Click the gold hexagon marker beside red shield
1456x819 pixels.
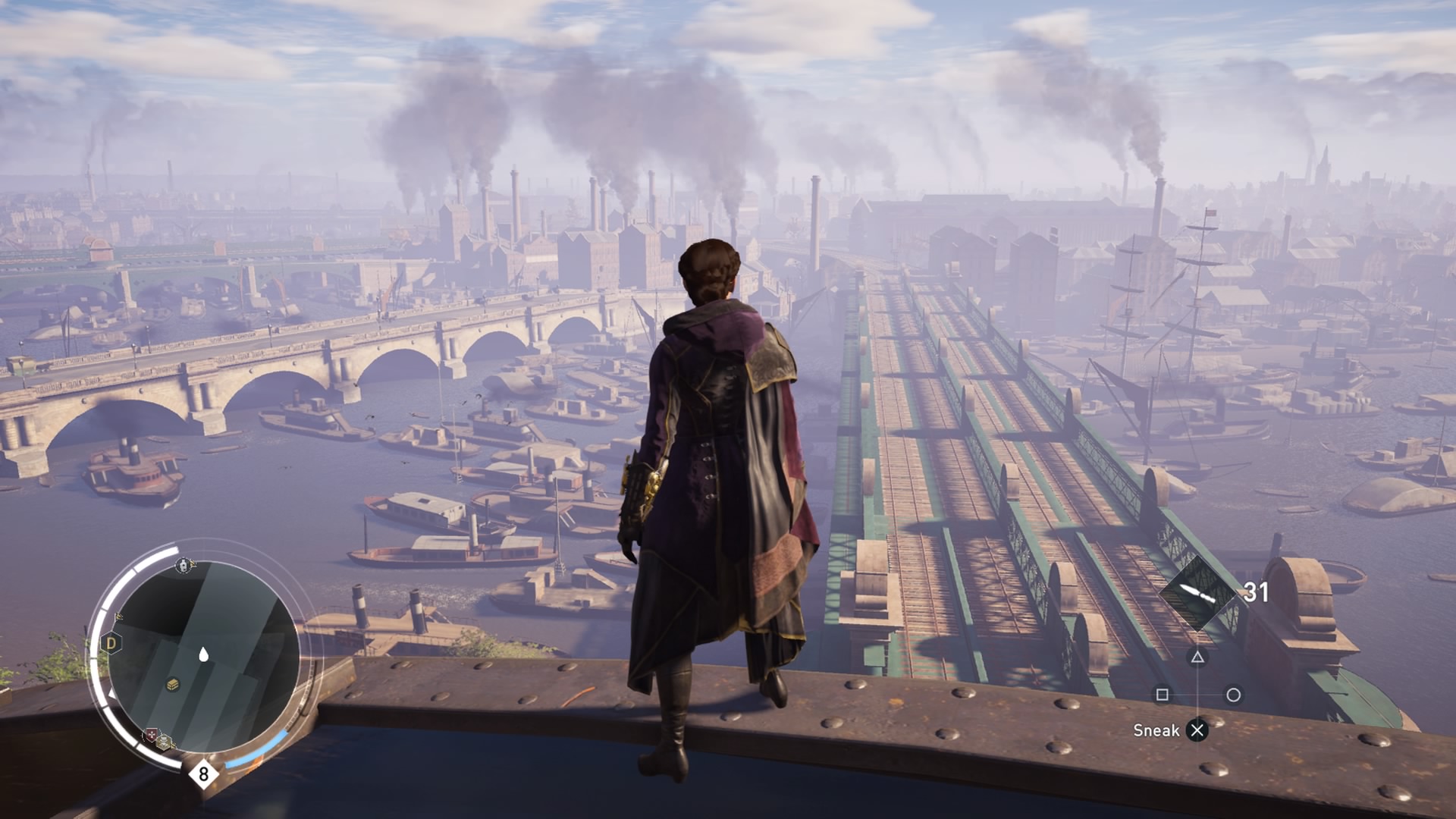coord(165,742)
